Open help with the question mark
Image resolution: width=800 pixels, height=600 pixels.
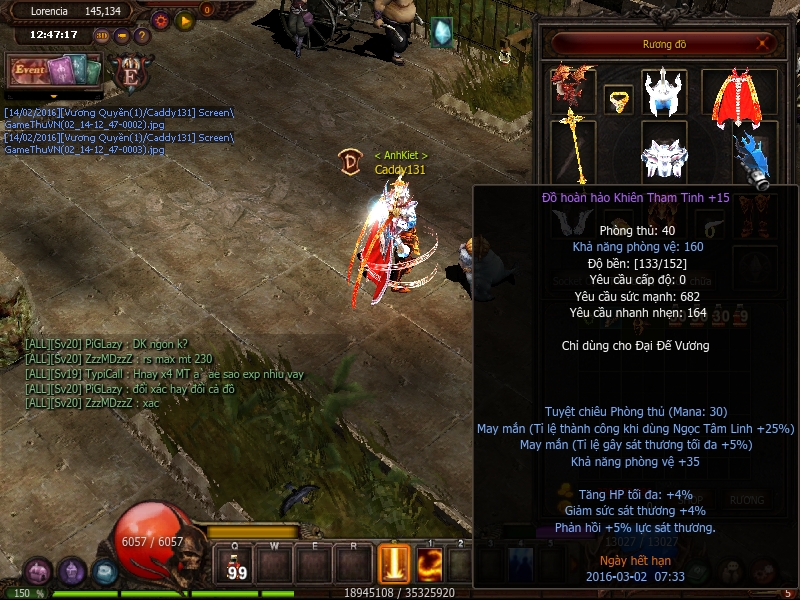tap(142, 36)
